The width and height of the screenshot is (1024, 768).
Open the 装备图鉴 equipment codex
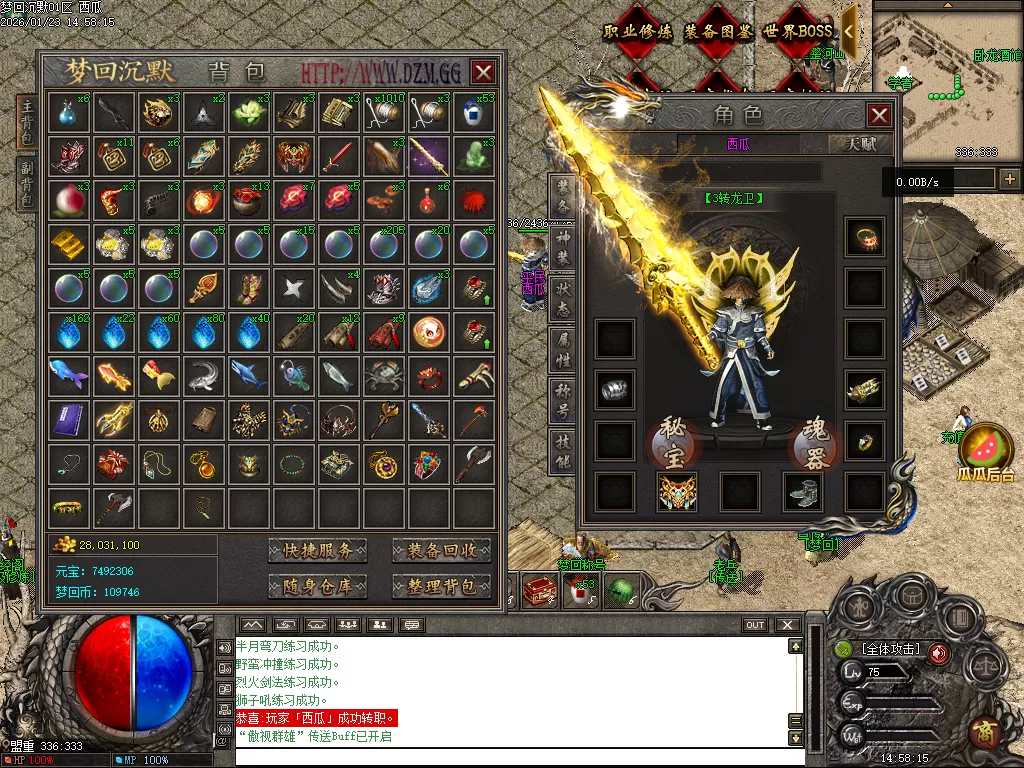coord(717,32)
